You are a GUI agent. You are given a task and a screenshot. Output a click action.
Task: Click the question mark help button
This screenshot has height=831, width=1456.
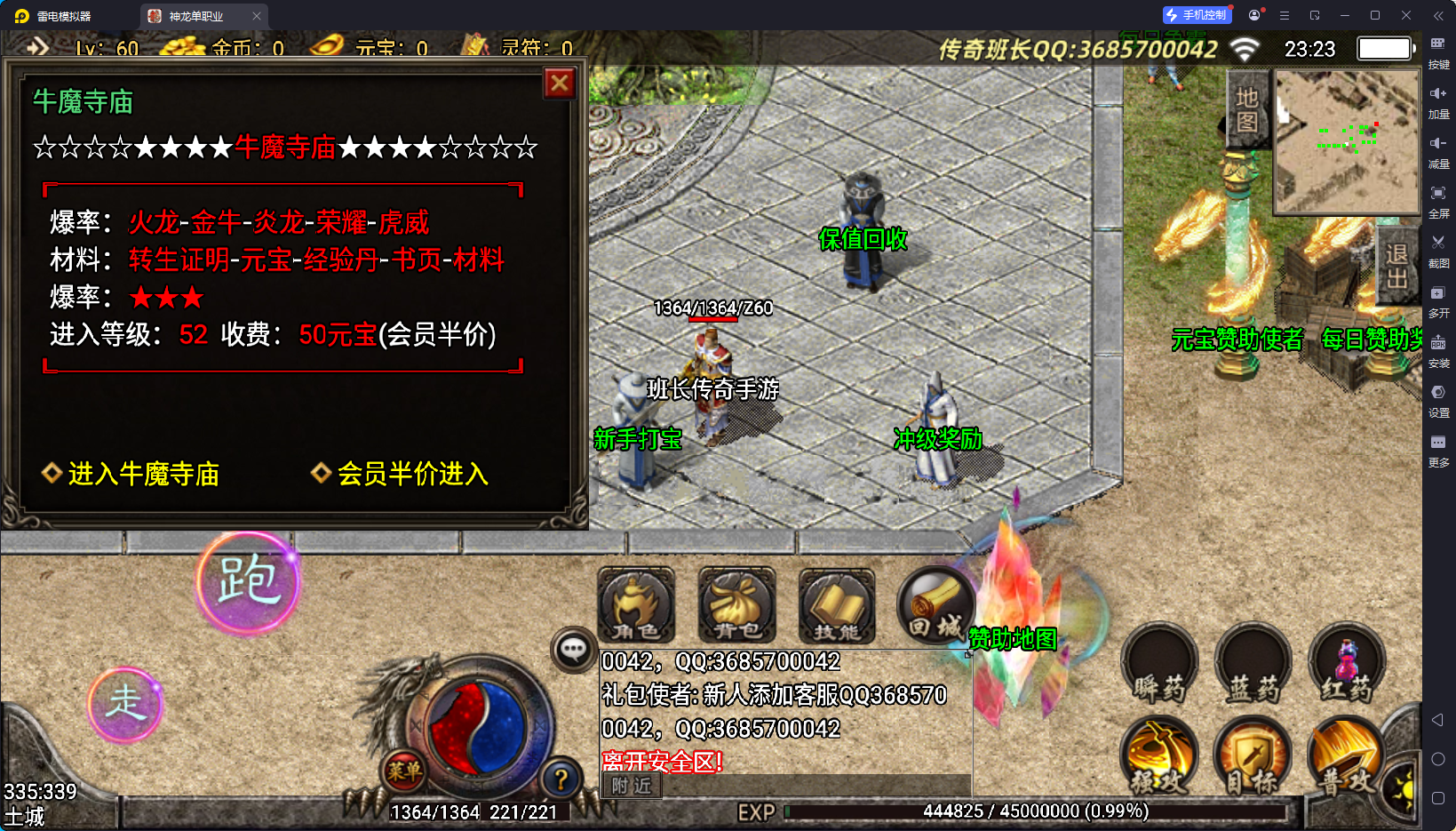(x=561, y=779)
